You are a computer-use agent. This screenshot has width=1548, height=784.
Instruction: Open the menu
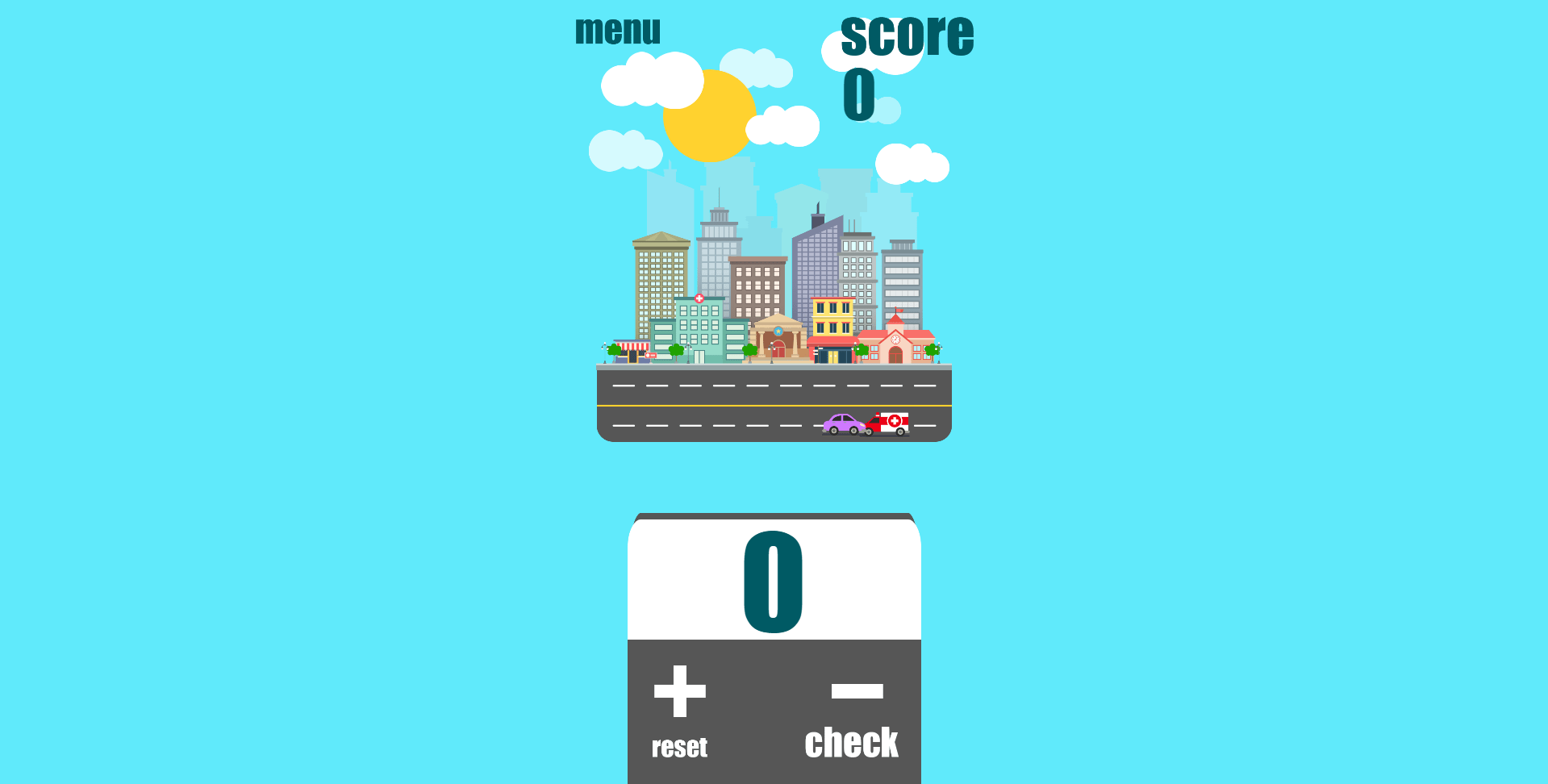[x=617, y=30]
